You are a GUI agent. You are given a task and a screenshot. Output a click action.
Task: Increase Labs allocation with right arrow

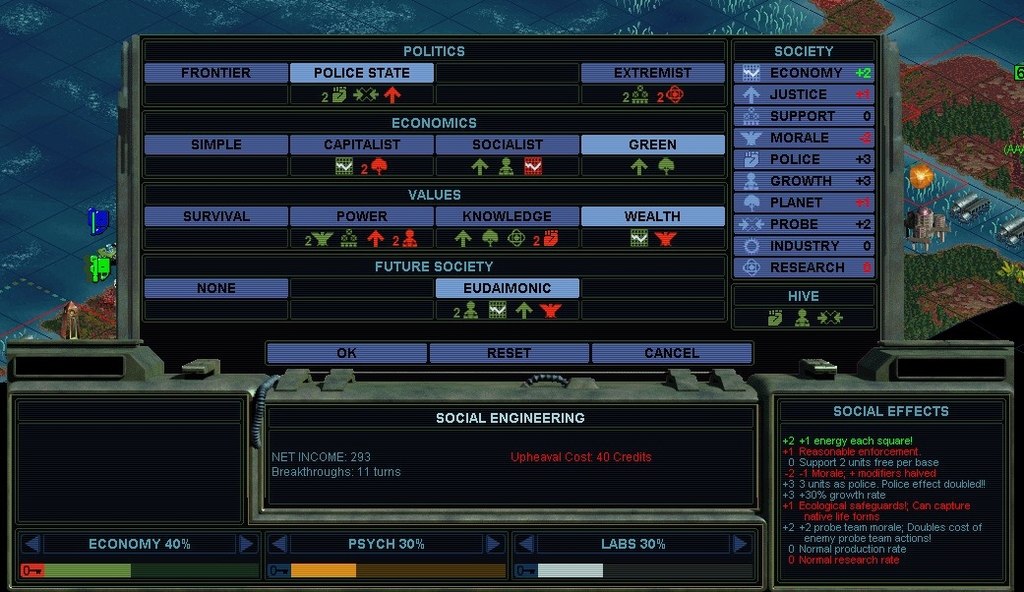click(741, 544)
